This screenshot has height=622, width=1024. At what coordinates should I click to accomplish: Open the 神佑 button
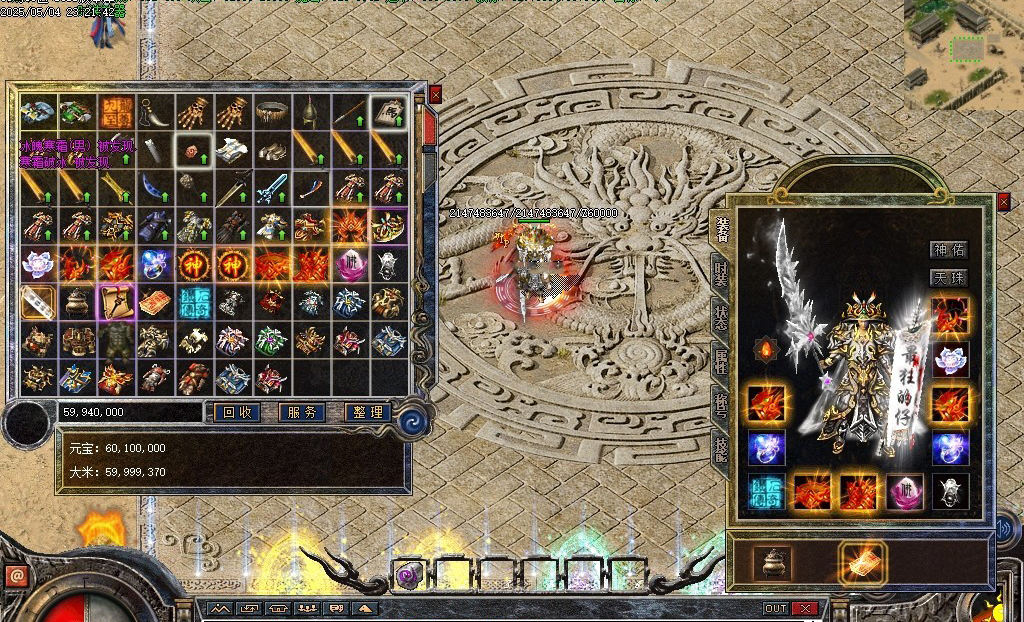click(949, 250)
